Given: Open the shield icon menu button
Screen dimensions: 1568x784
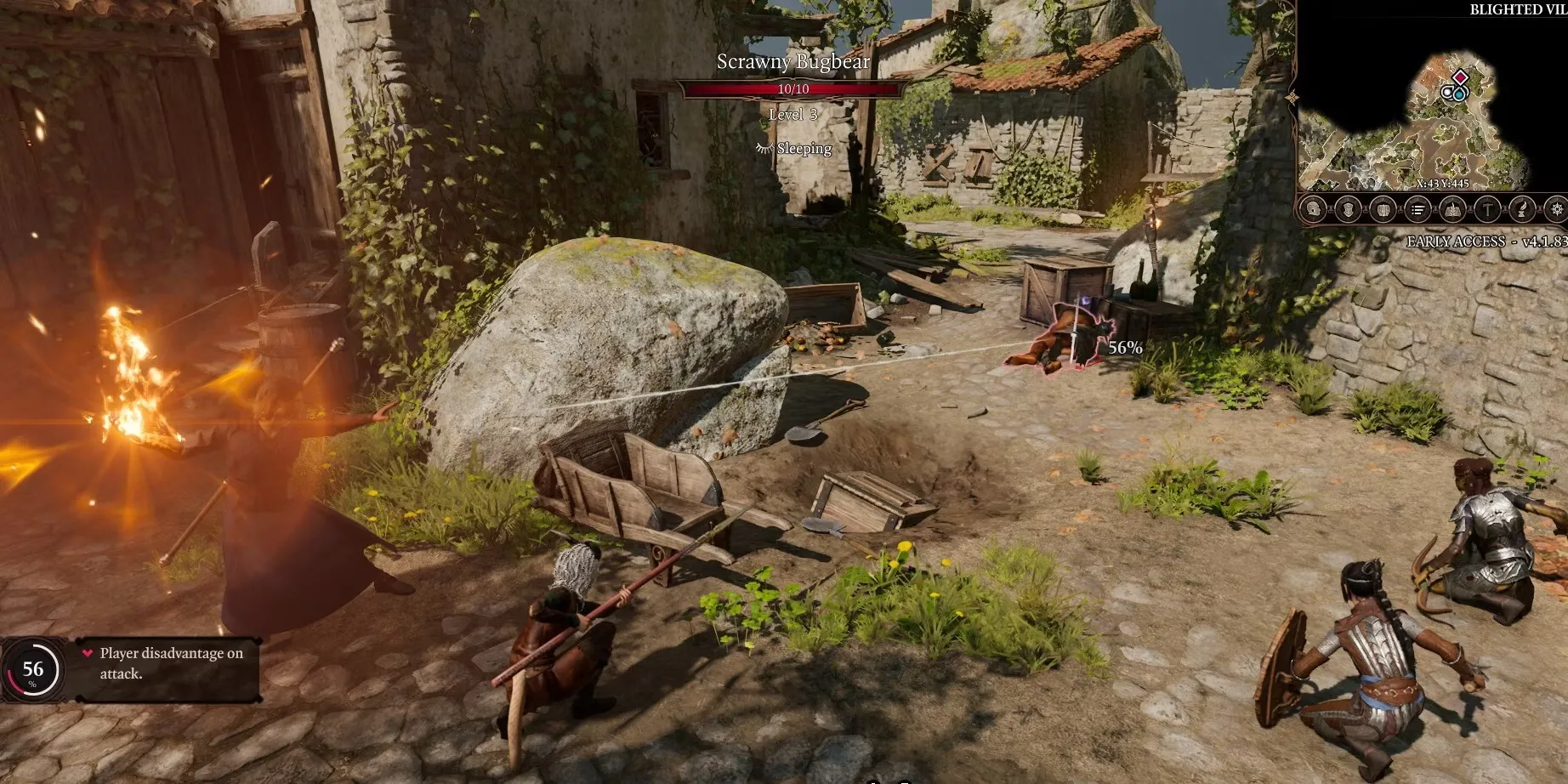Looking at the screenshot, I should click(x=1348, y=209).
